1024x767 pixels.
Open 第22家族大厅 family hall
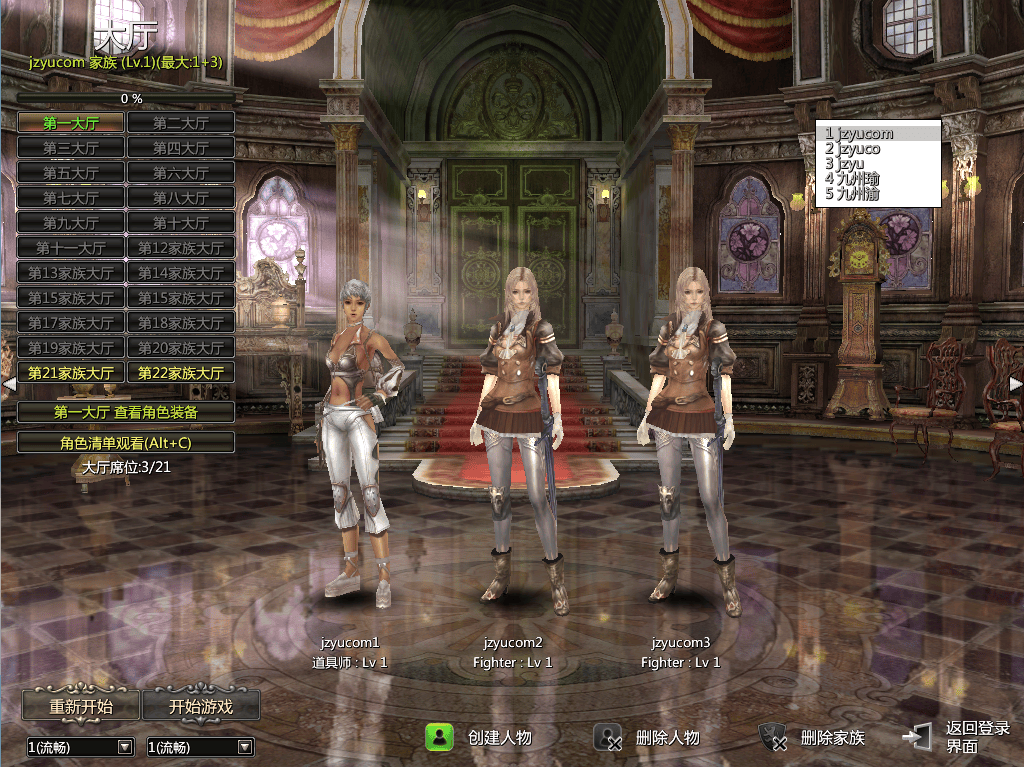click(181, 373)
